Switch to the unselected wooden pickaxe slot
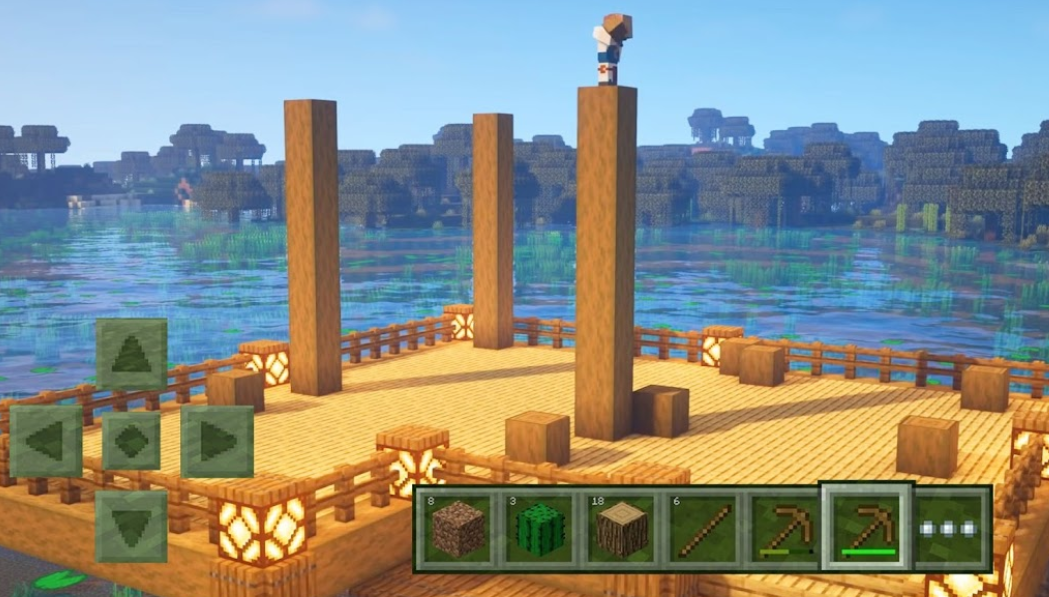Image resolution: width=1049 pixels, height=597 pixels. [785, 528]
